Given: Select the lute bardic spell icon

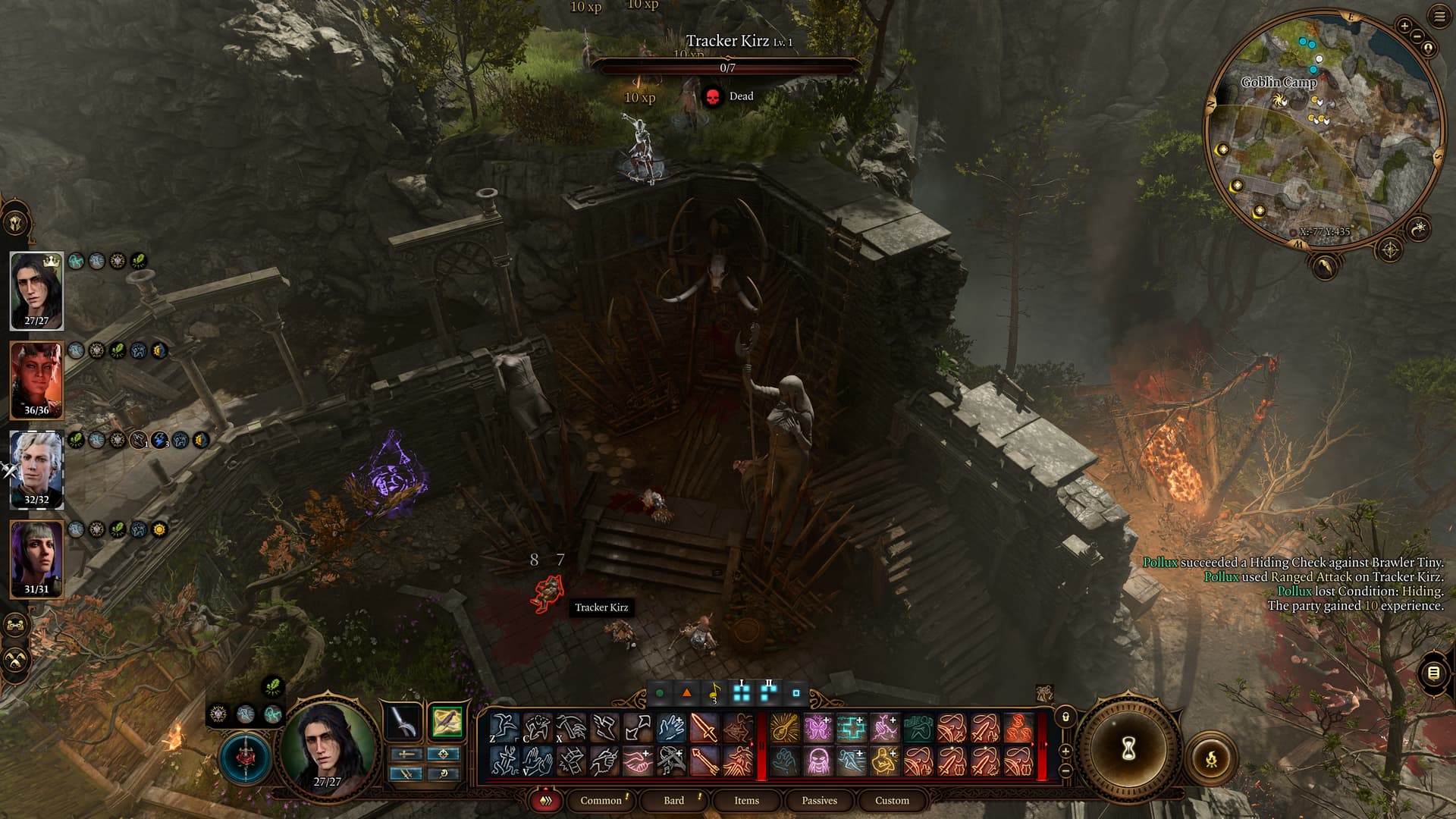Looking at the screenshot, I should click(x=784, y=729).
